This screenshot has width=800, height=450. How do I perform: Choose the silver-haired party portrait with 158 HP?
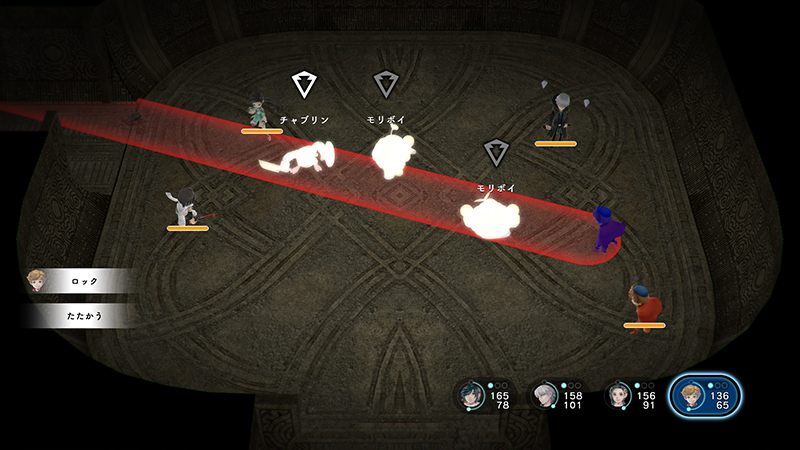click(x=545, y=396)
